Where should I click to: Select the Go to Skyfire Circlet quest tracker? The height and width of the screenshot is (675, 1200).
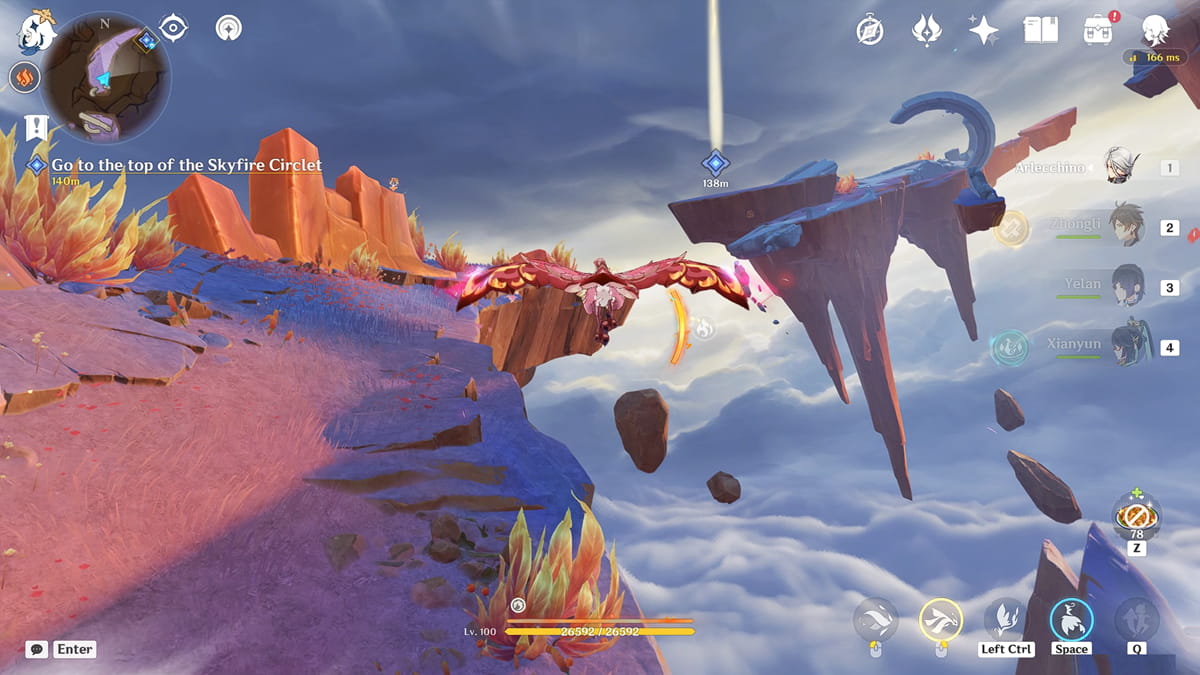tap(186, 165)
